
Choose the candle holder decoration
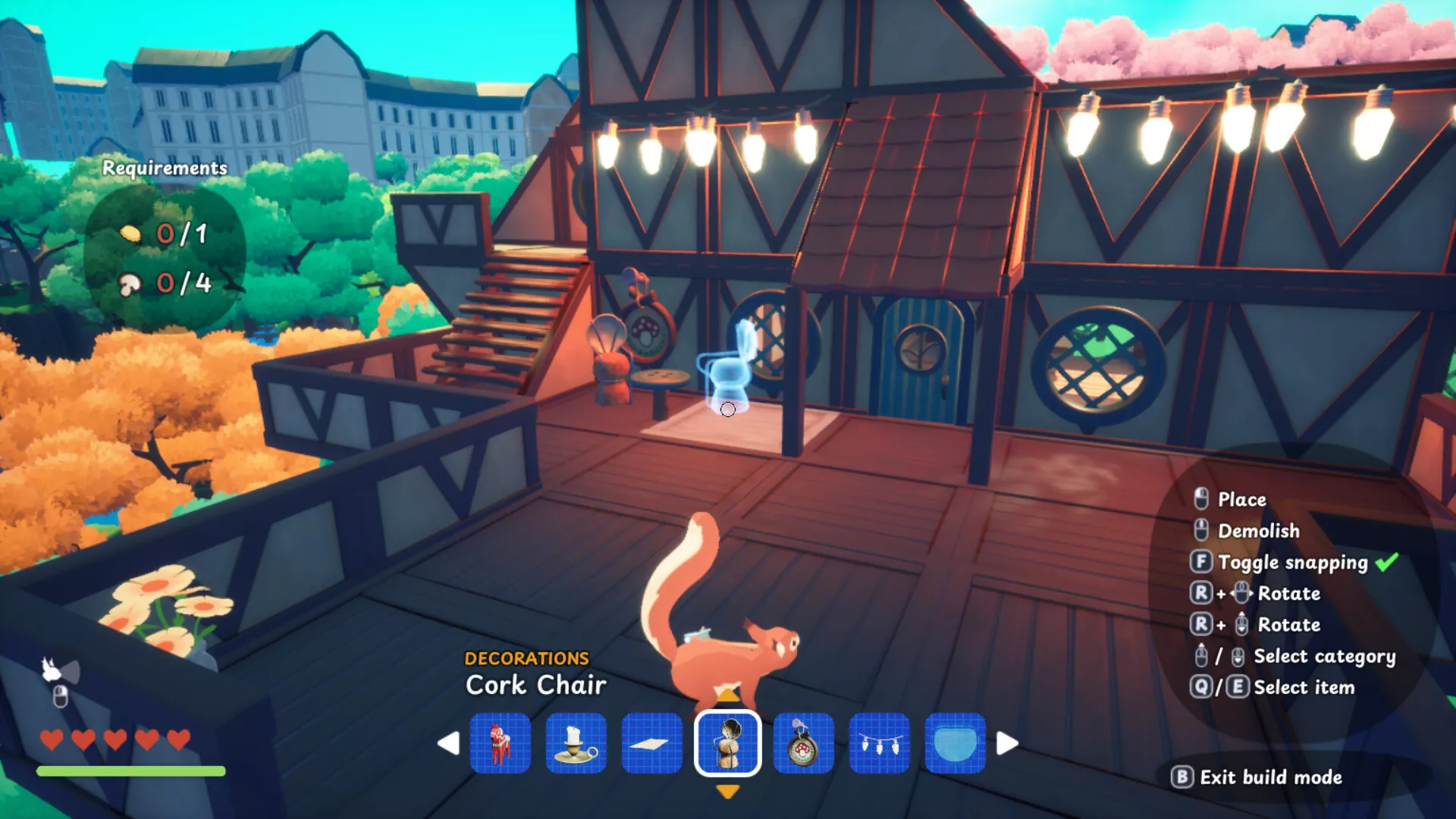click(x=576, y=743)
